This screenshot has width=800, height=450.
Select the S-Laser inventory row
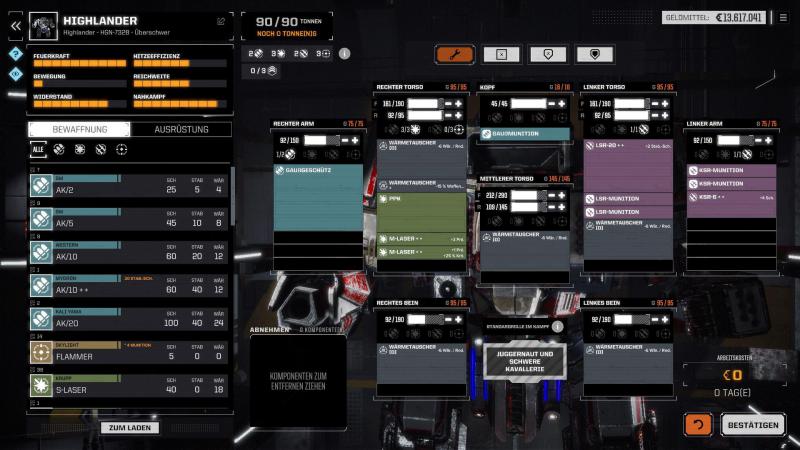click(129, 388)
